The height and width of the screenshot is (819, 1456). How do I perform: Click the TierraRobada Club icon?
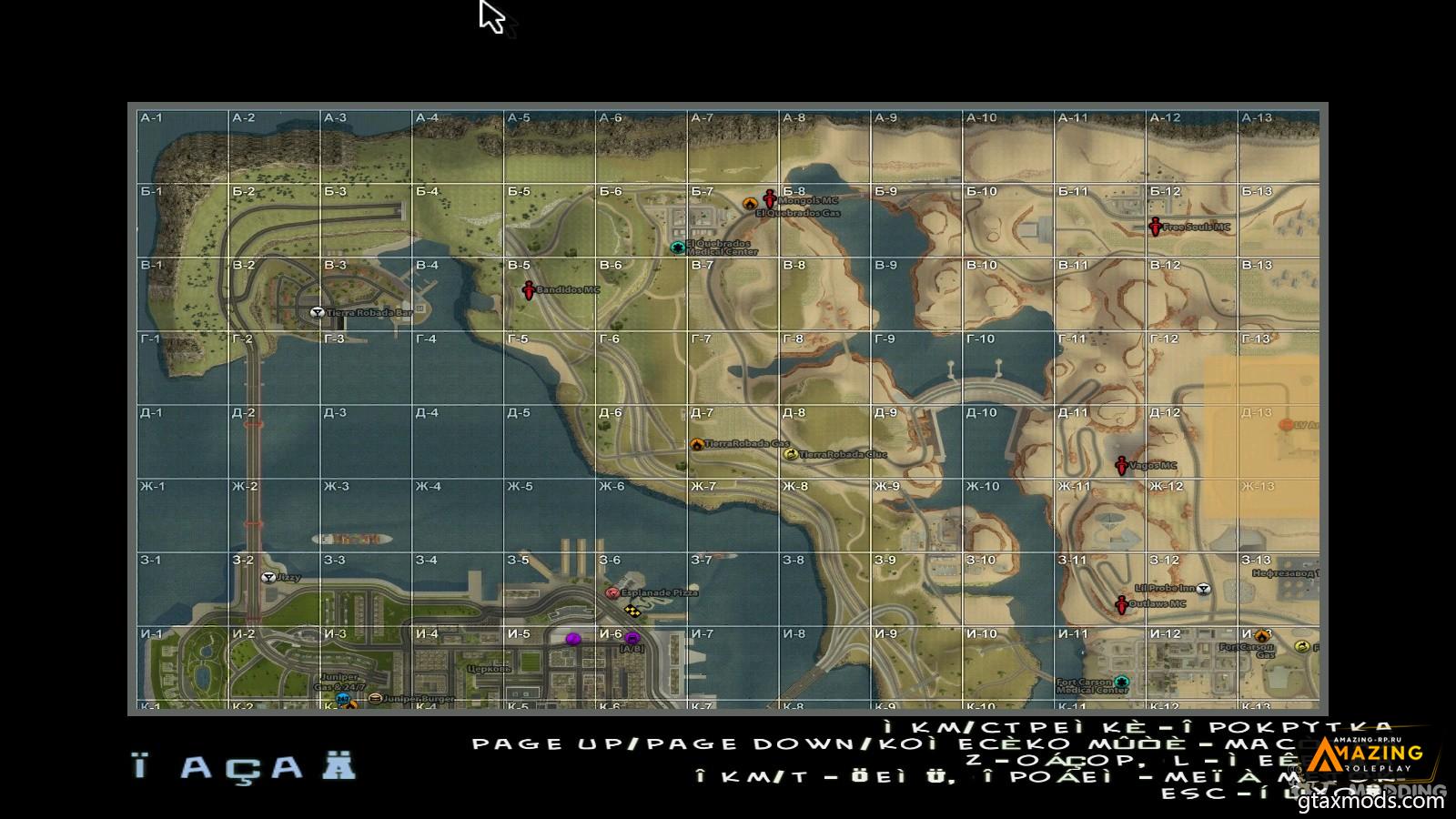tap(790, 453)
